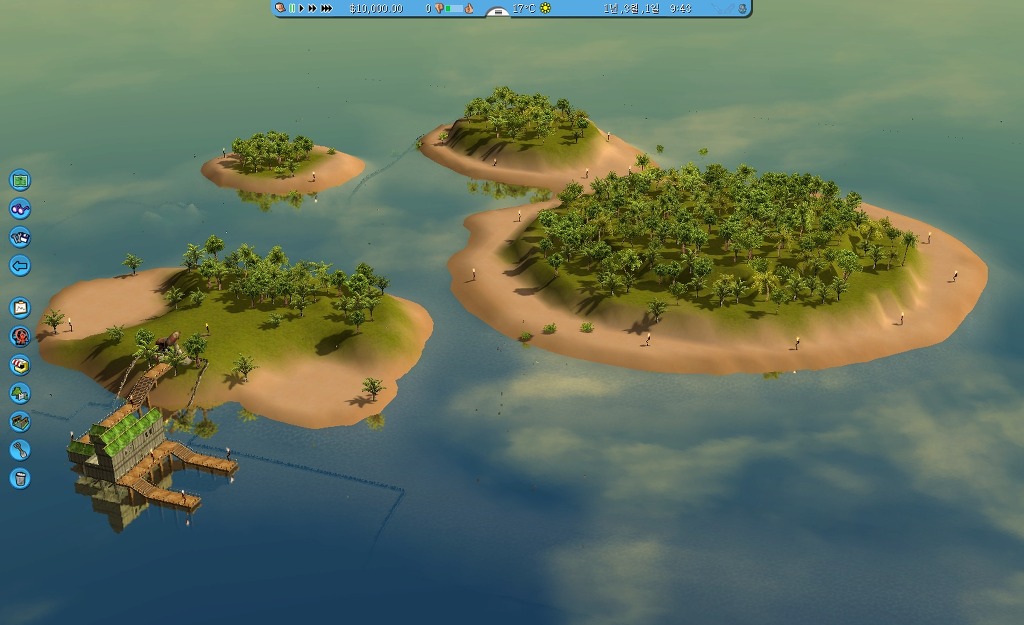The width and height of the screenshot is (1024, 625).
Task: Set game speed to triple fast-forward
Action: point(326,8)
